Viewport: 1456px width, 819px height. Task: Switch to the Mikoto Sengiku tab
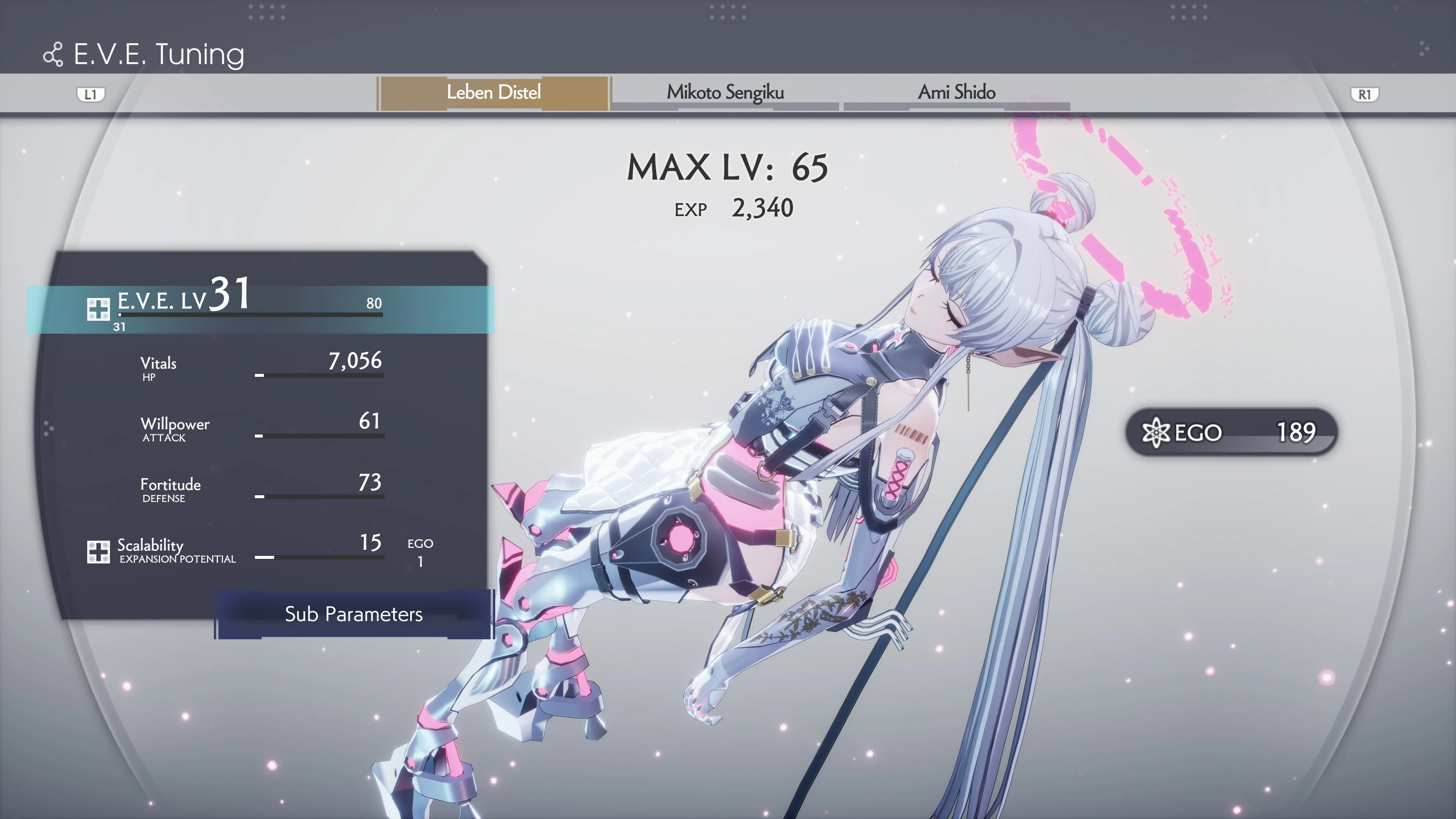(725, 93)
